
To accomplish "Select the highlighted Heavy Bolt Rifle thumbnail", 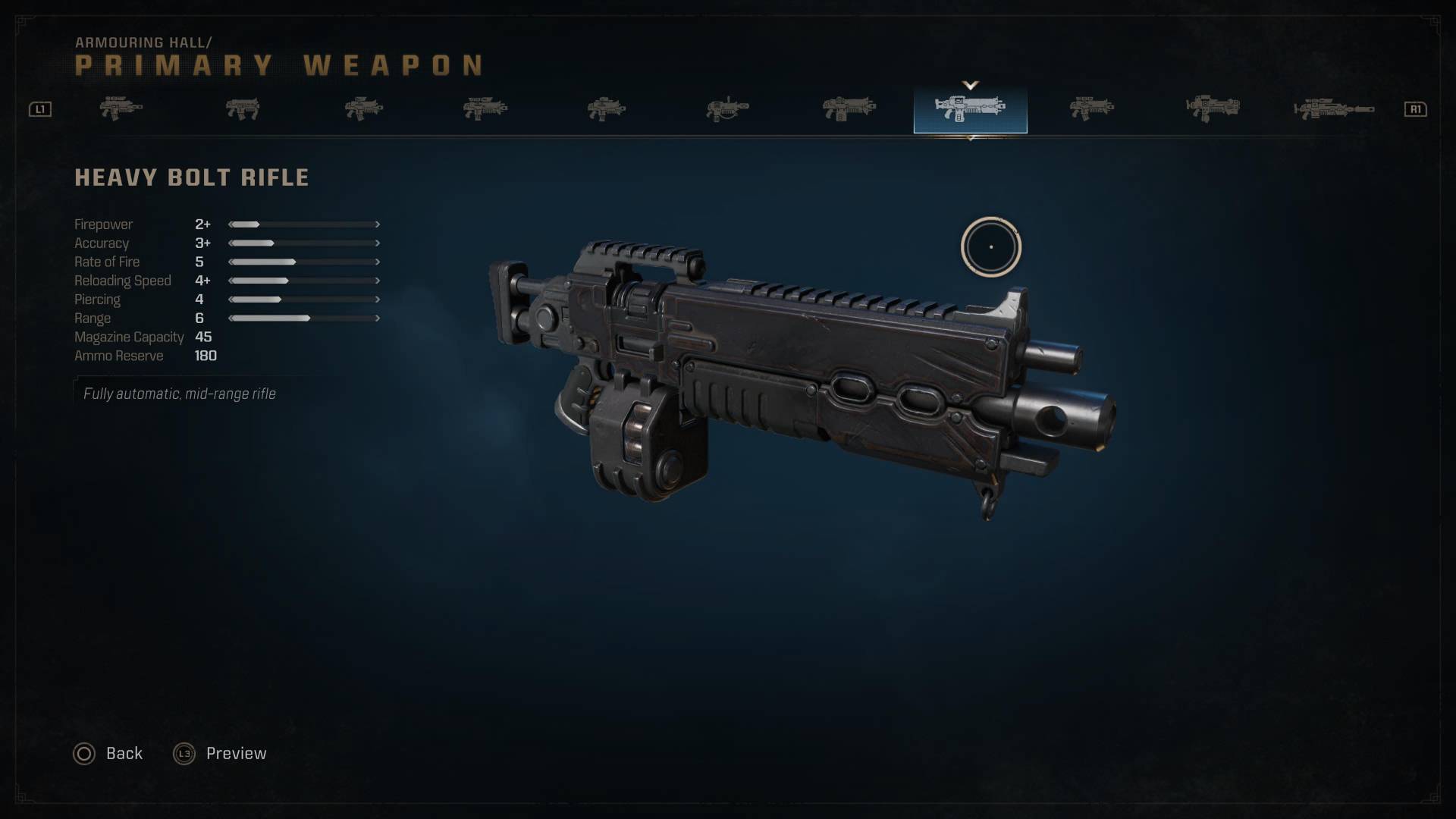I will point(970,109).
